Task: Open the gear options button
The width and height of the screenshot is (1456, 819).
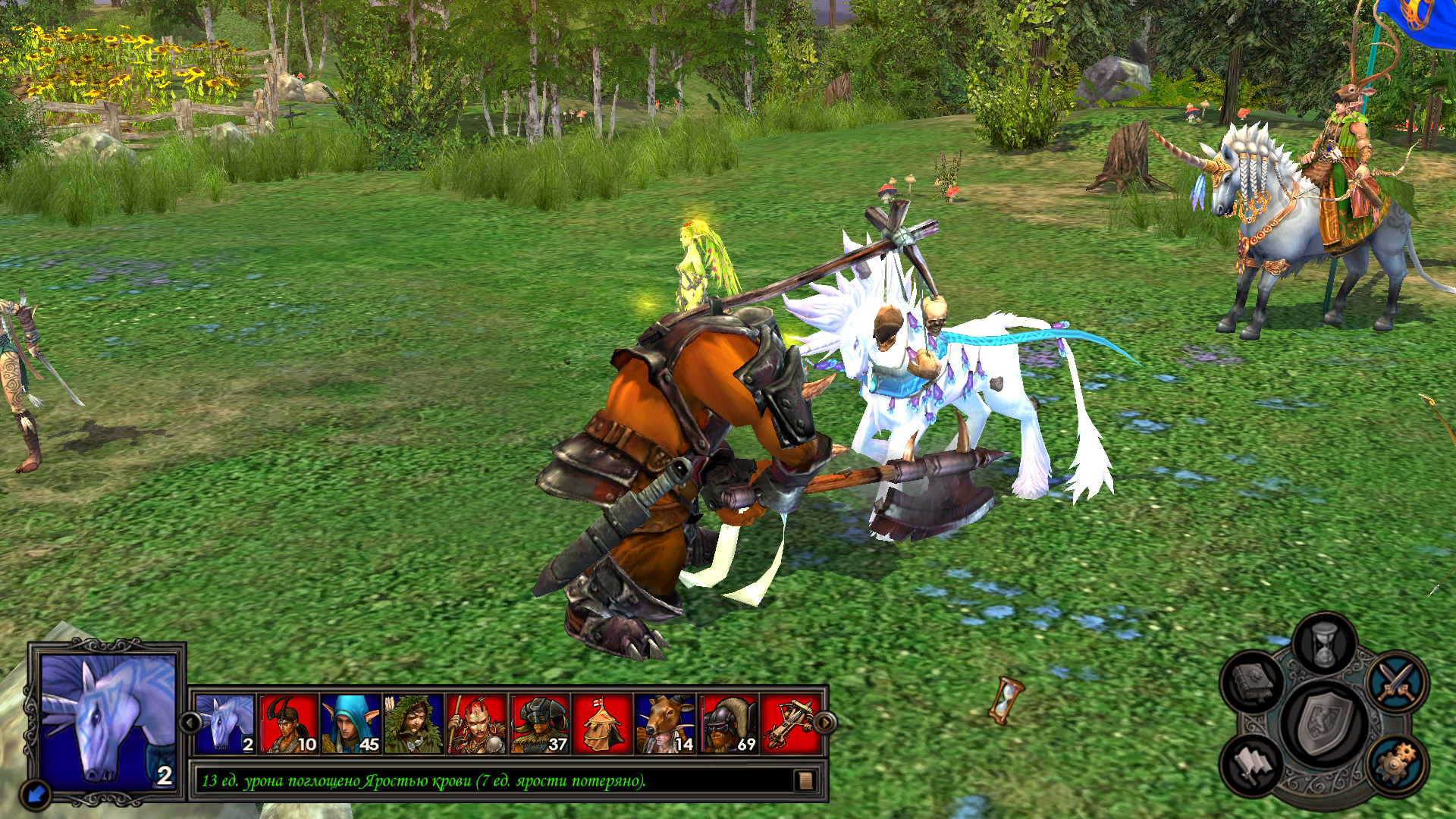Action: (x=1397, y=762)
